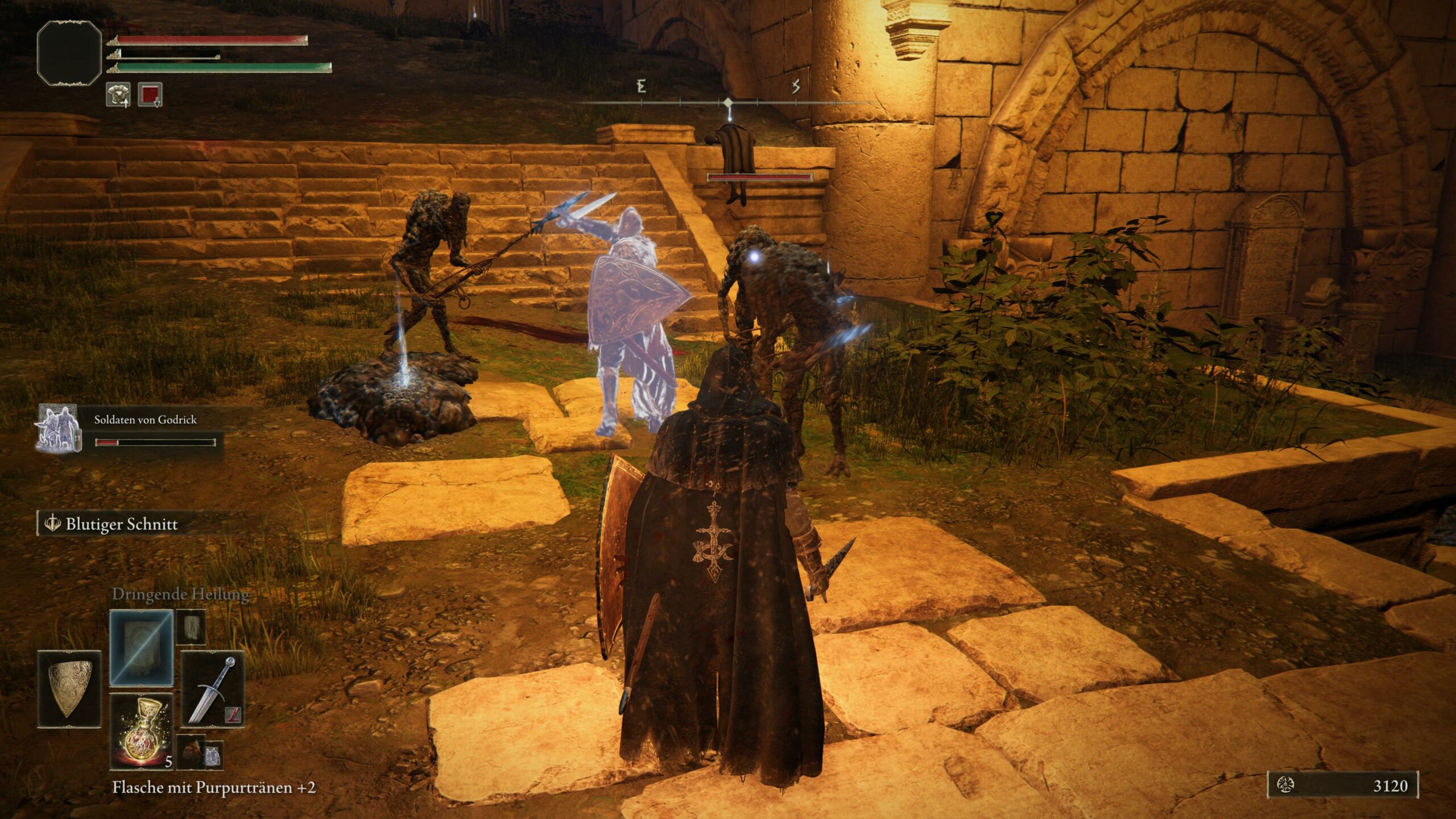1456x819 pixels.
Task: Click the octagonal character emblem frame
Action: [x=69, y=53]
